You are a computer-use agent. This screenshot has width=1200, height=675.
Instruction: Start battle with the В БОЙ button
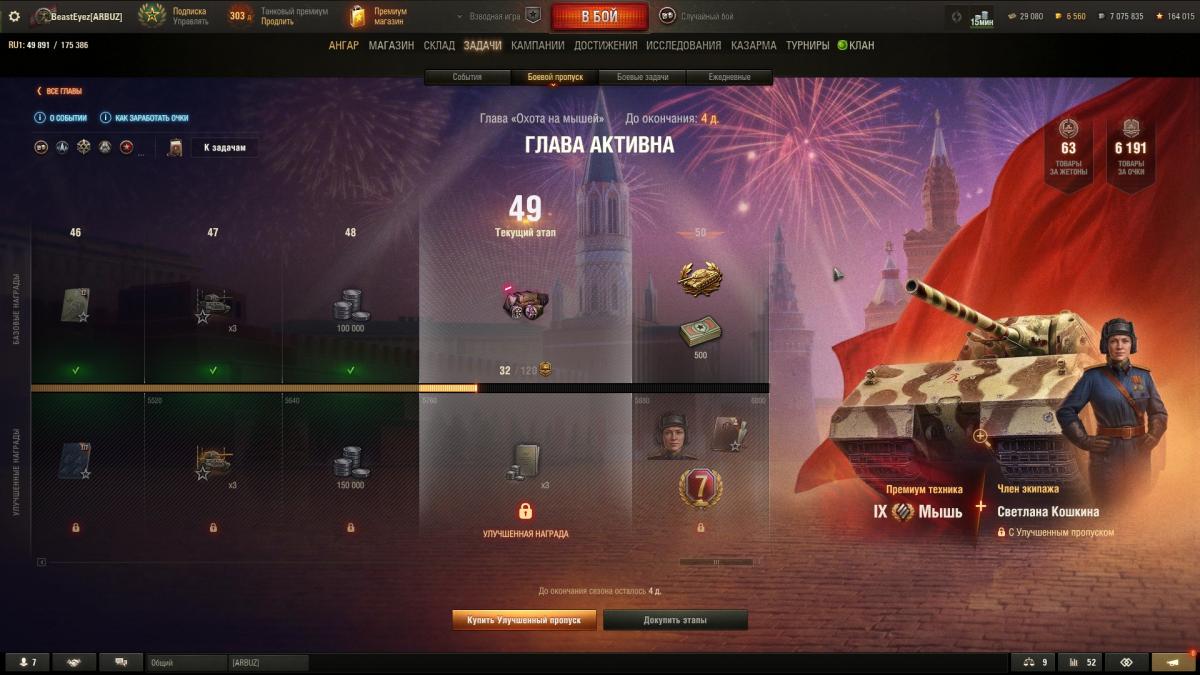(x=599, y=17)
